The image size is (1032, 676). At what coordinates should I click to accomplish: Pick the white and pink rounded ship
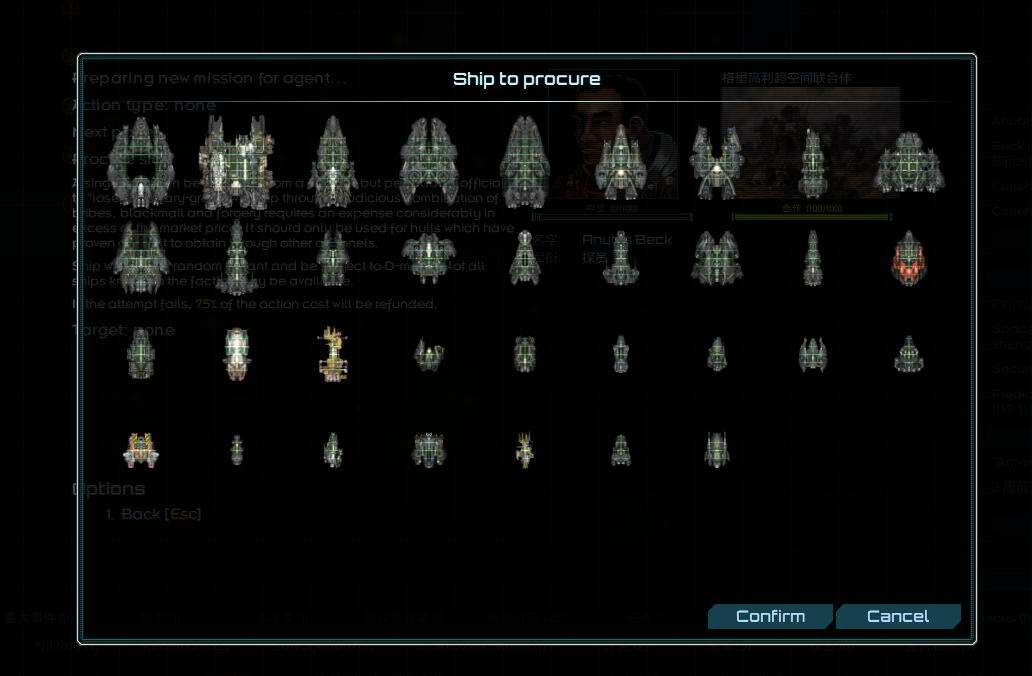pyautogui.click(x=237, y=354)
